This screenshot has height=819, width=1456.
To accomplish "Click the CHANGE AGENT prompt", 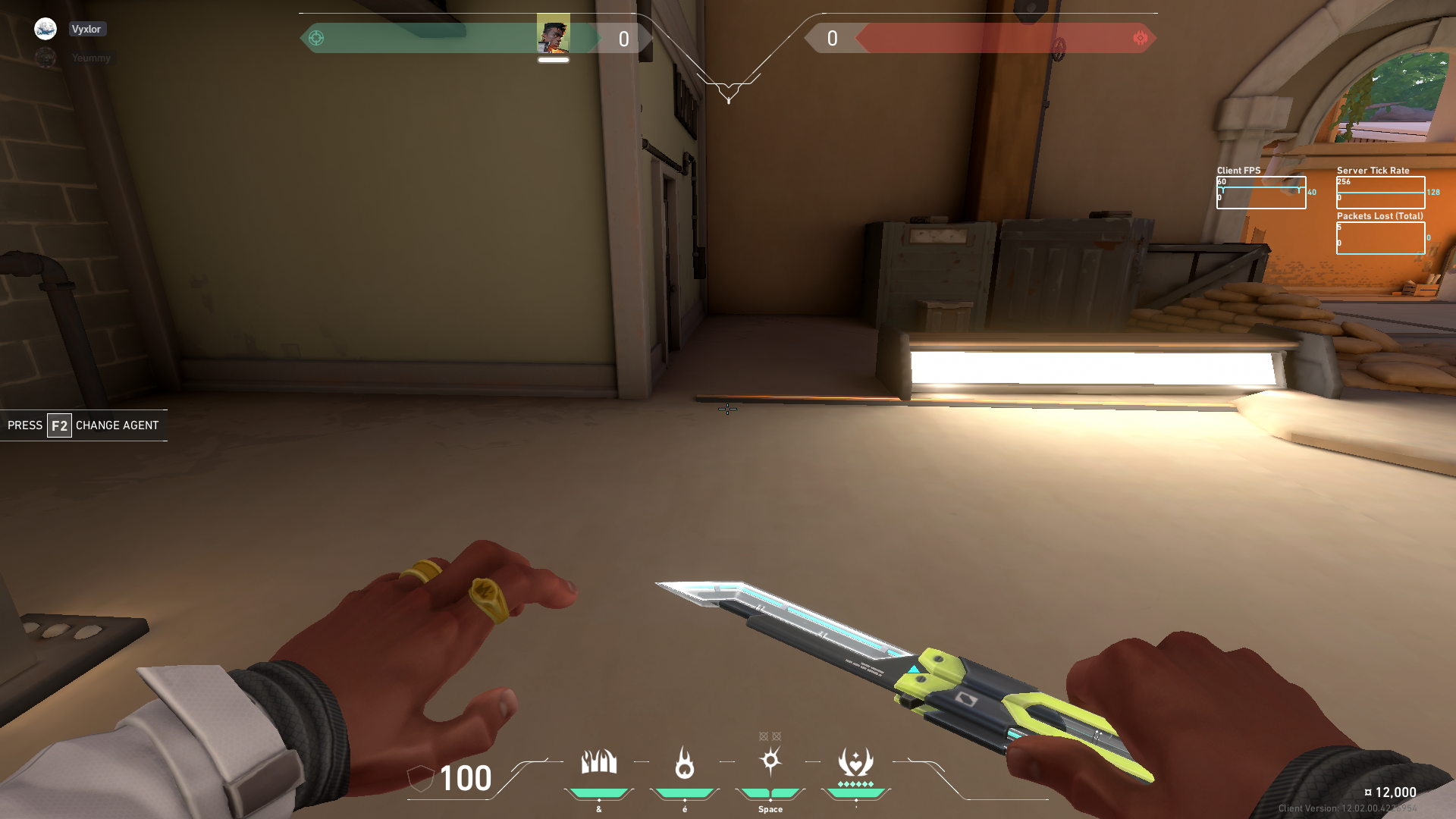I will 118,425.
